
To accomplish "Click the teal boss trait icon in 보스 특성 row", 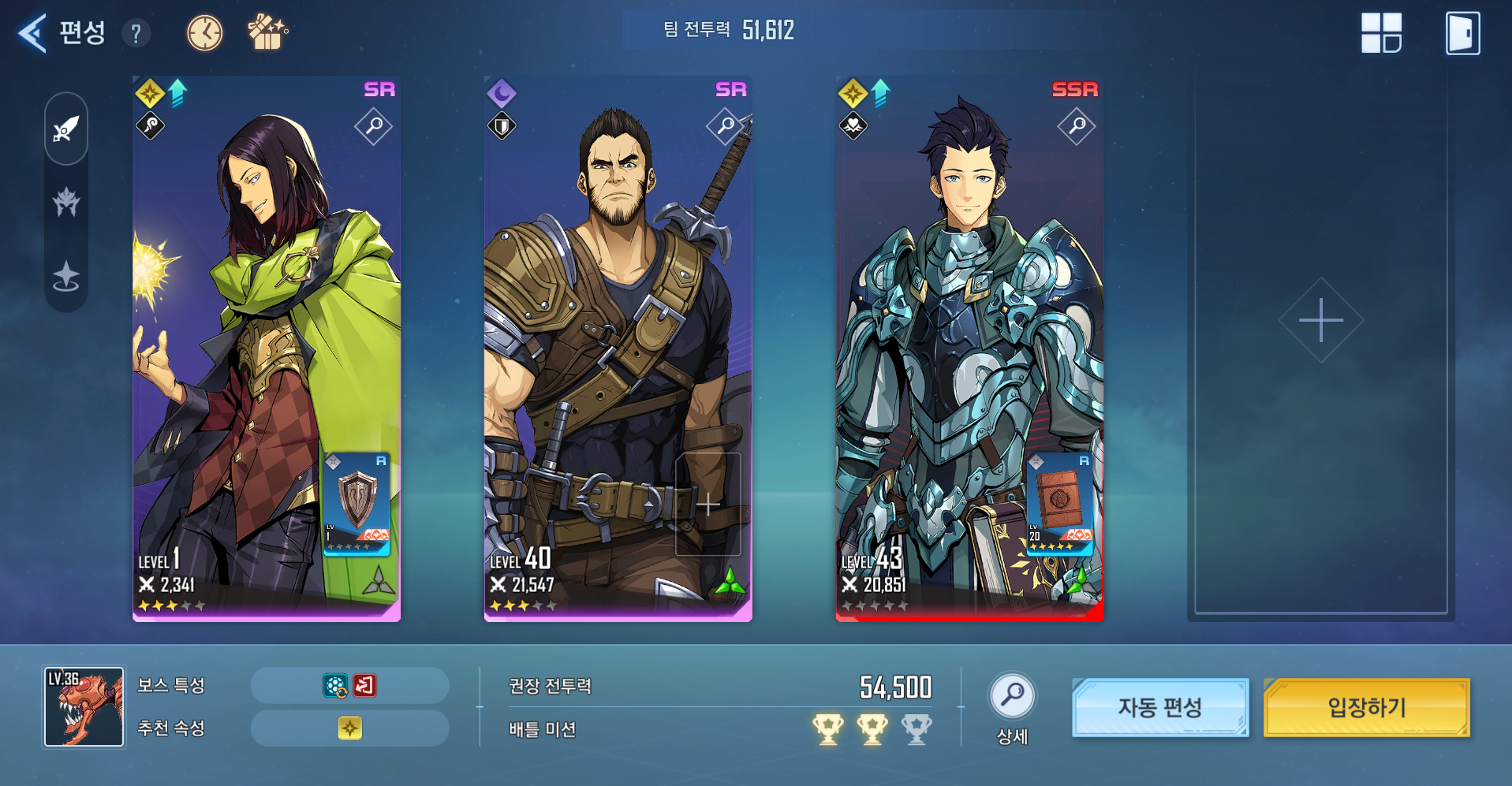I will coord(334,685).
